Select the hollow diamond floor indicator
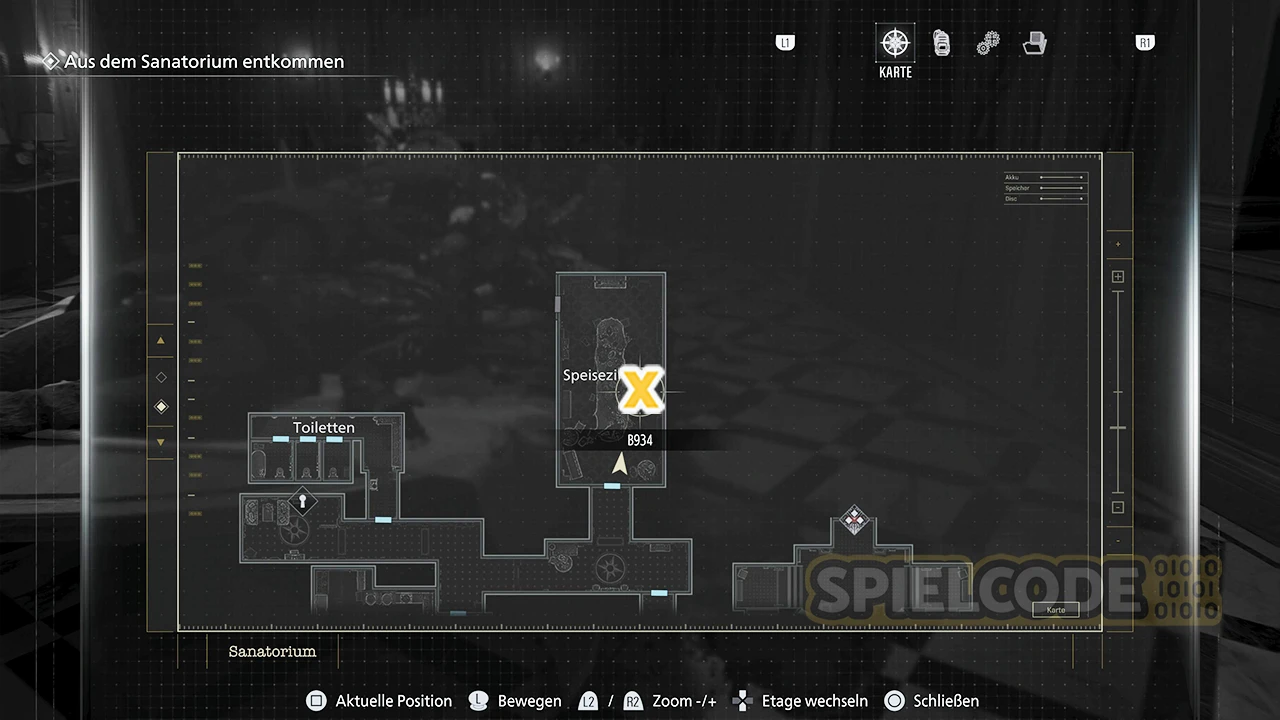Viewport: 1280px width, 720px height. (x=161, y=377)
